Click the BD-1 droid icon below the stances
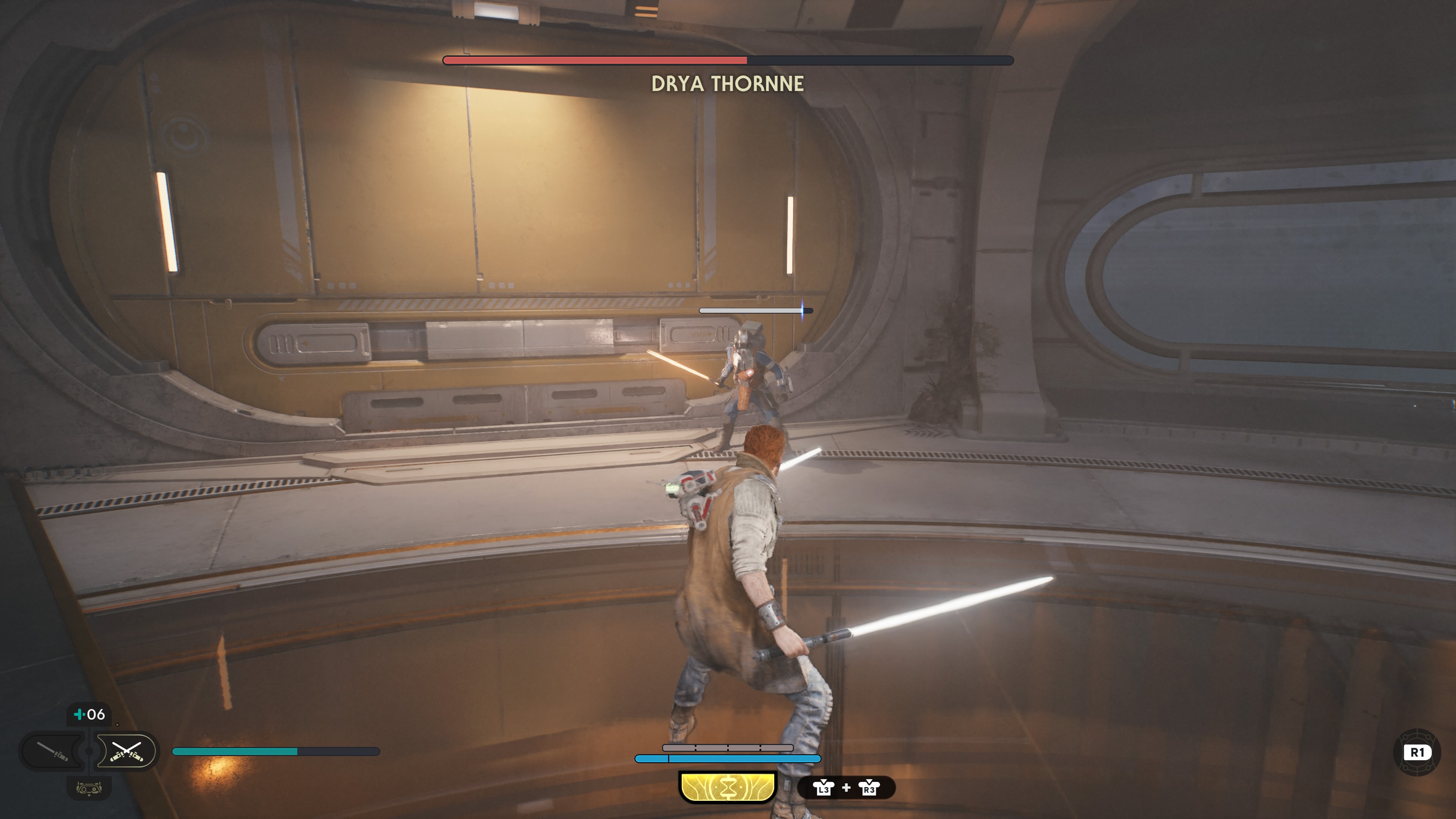 click(x=89, y=788)
